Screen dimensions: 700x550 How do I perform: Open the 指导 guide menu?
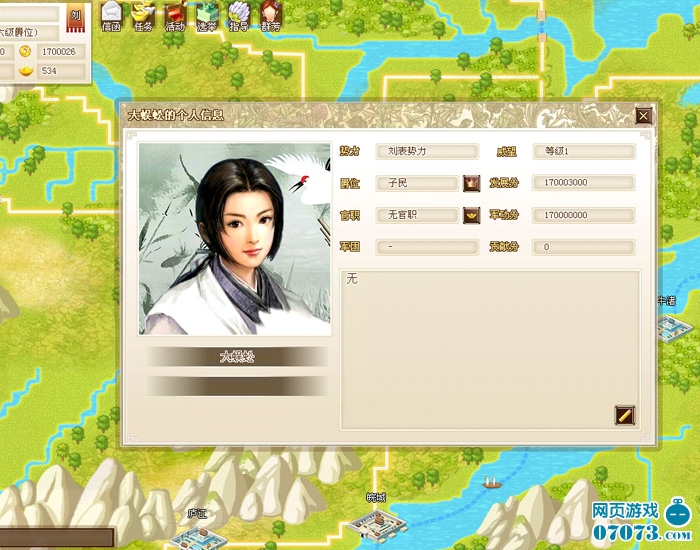239,16
